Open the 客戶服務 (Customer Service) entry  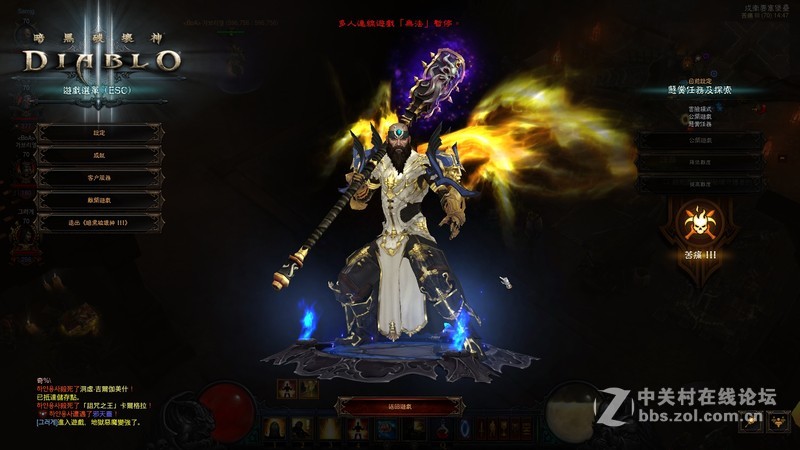click(99, 177)
